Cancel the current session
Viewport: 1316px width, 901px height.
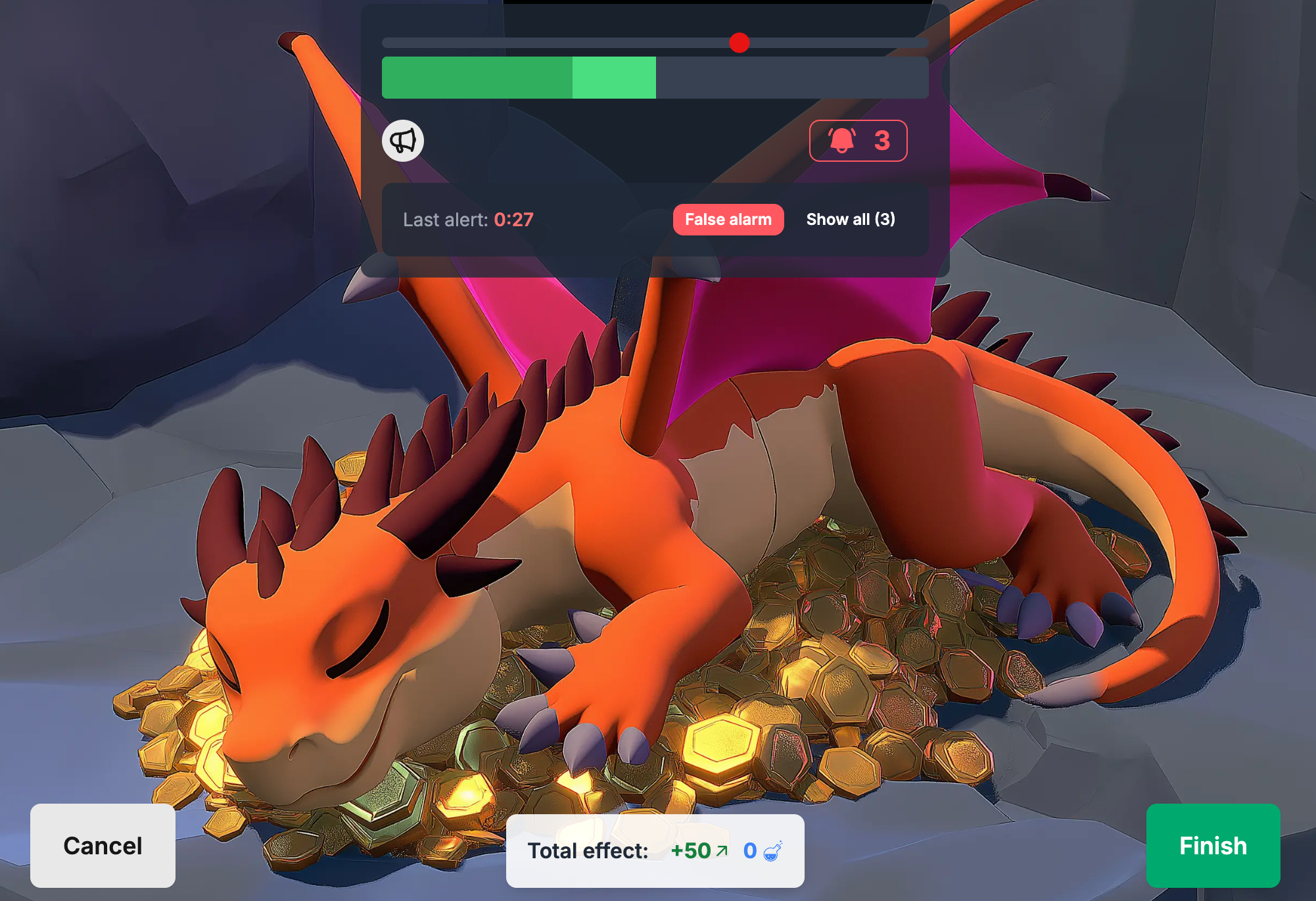[x=103, y=846]
